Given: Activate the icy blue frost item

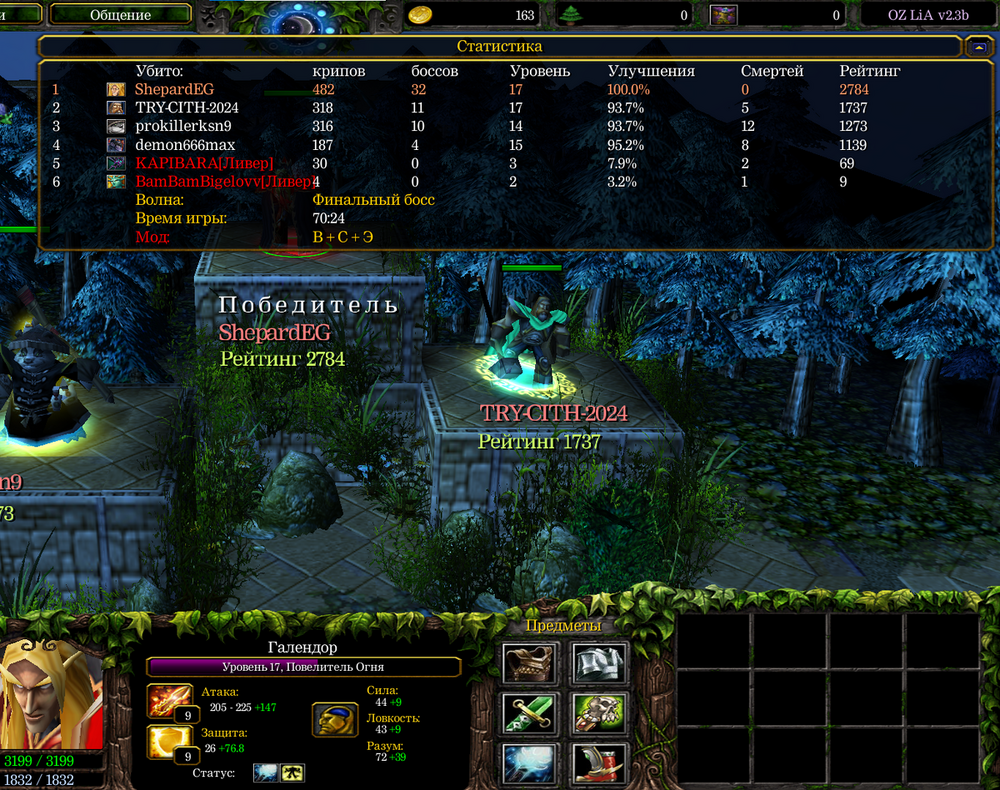Looking at the screenshot, I should pos(528,763).
